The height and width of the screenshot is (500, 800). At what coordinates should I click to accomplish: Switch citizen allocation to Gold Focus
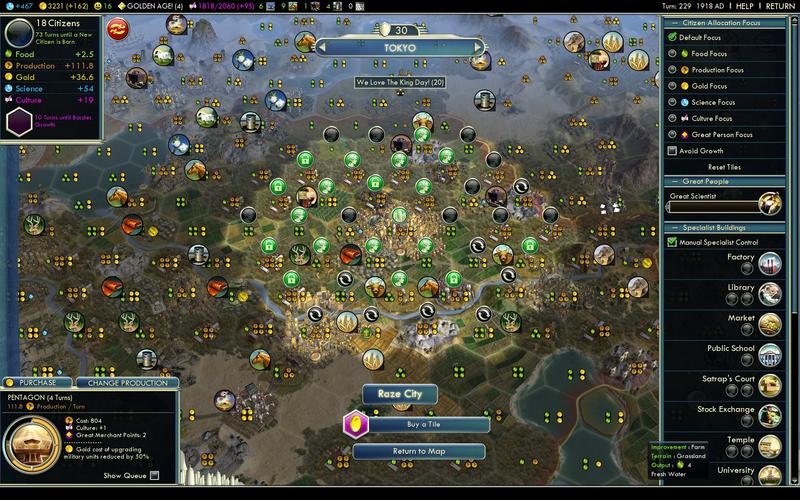point(673,86)
